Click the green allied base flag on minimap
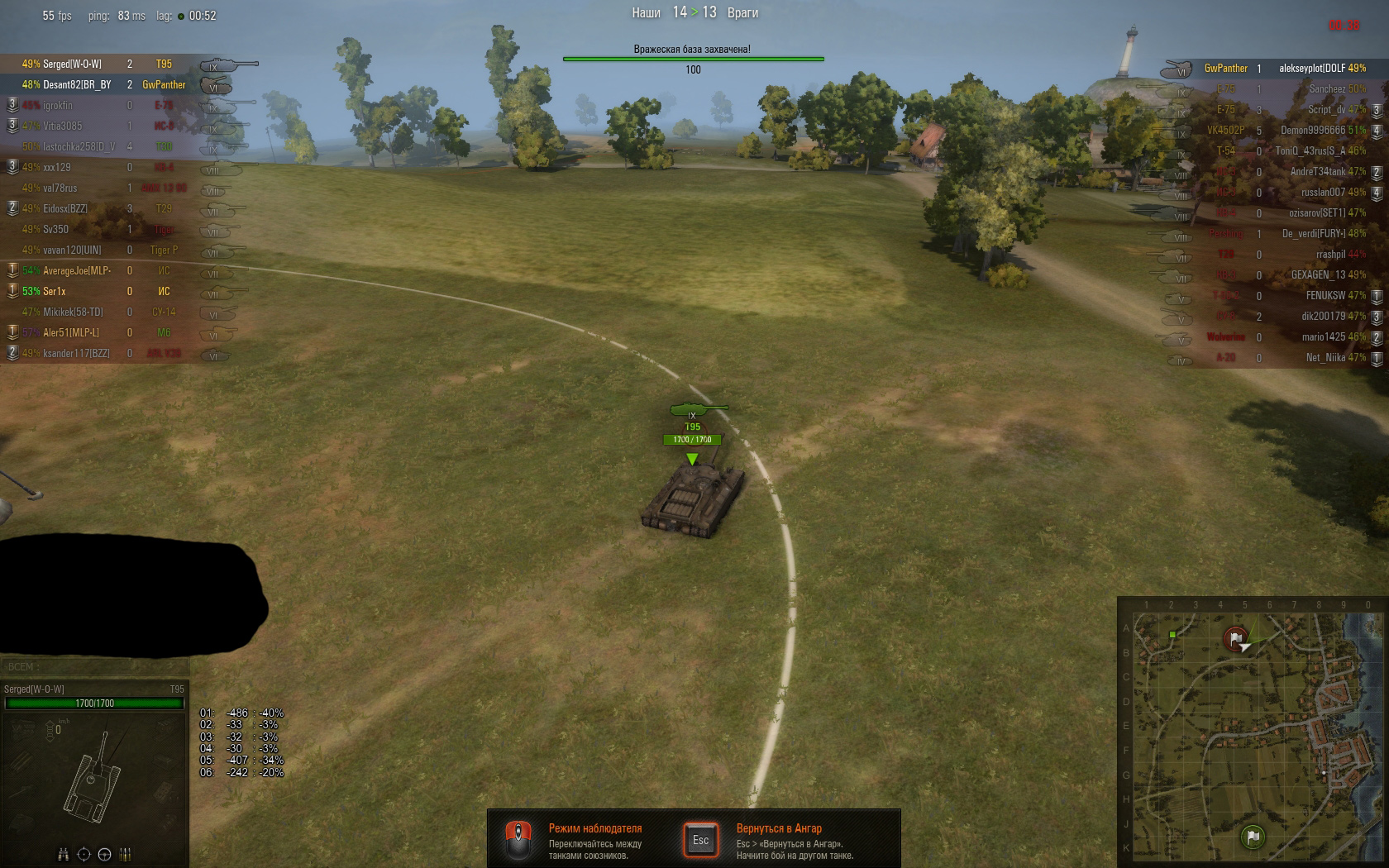The width and height of the screenshot is (1389, 868). click(1253, 836)
